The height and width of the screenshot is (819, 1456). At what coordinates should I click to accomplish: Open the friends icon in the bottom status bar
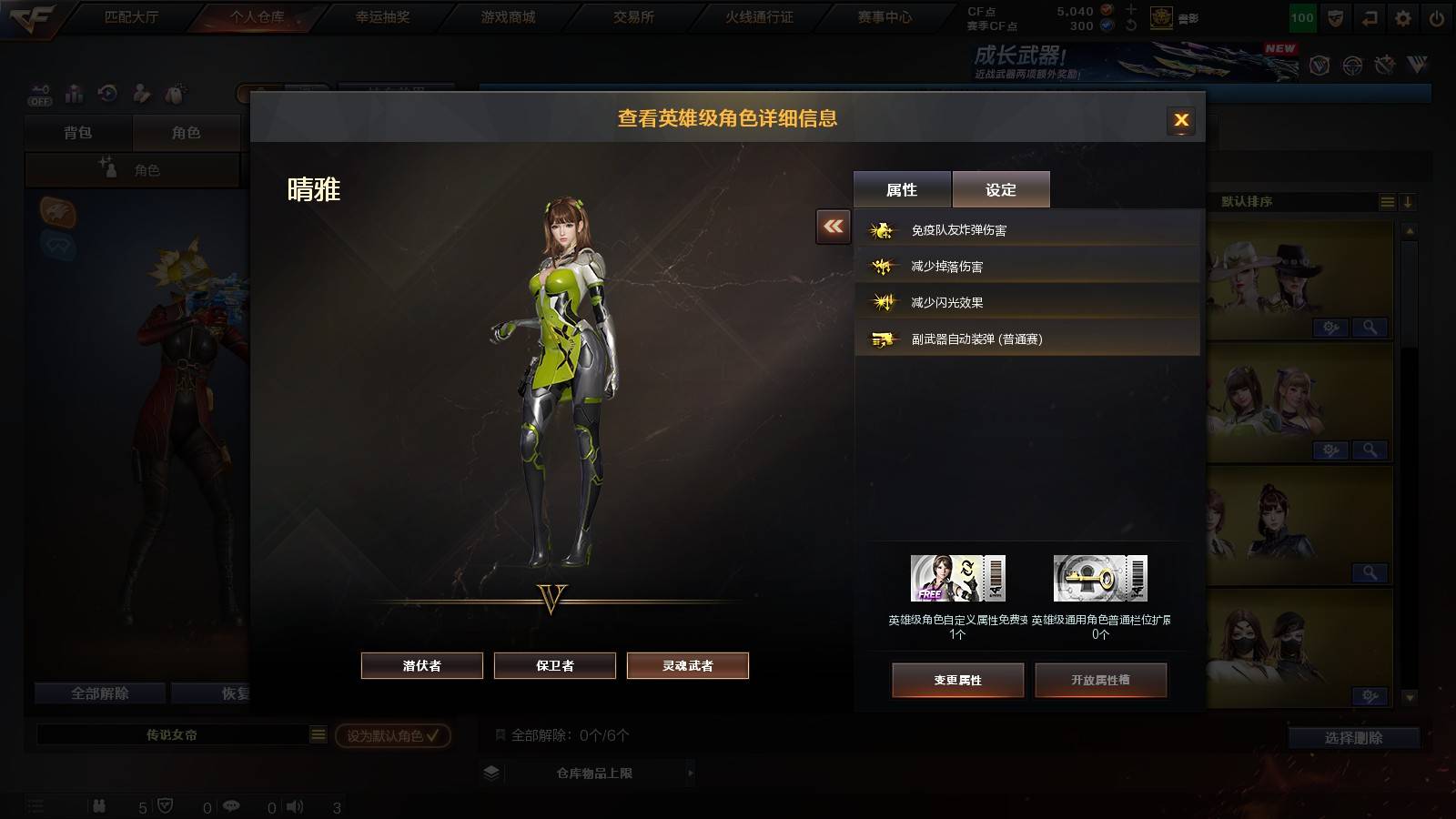point(98,806)
